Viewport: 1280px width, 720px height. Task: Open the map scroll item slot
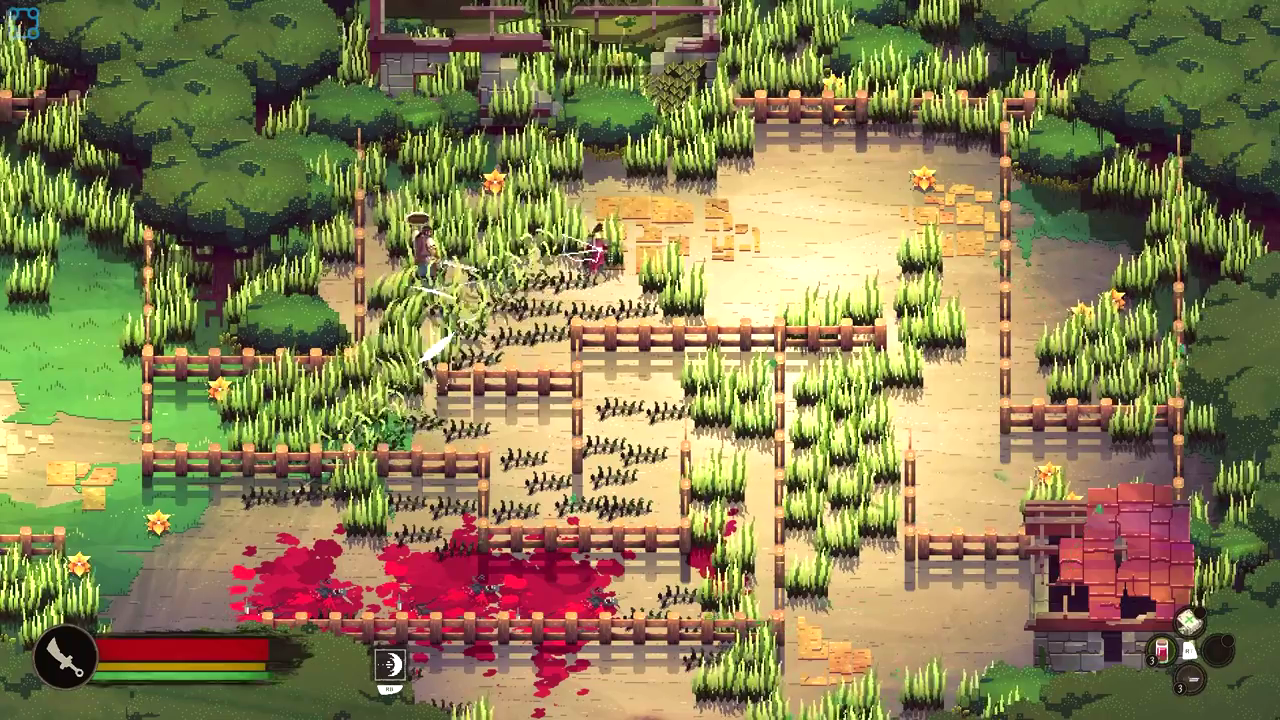[x=1190, y=622]
